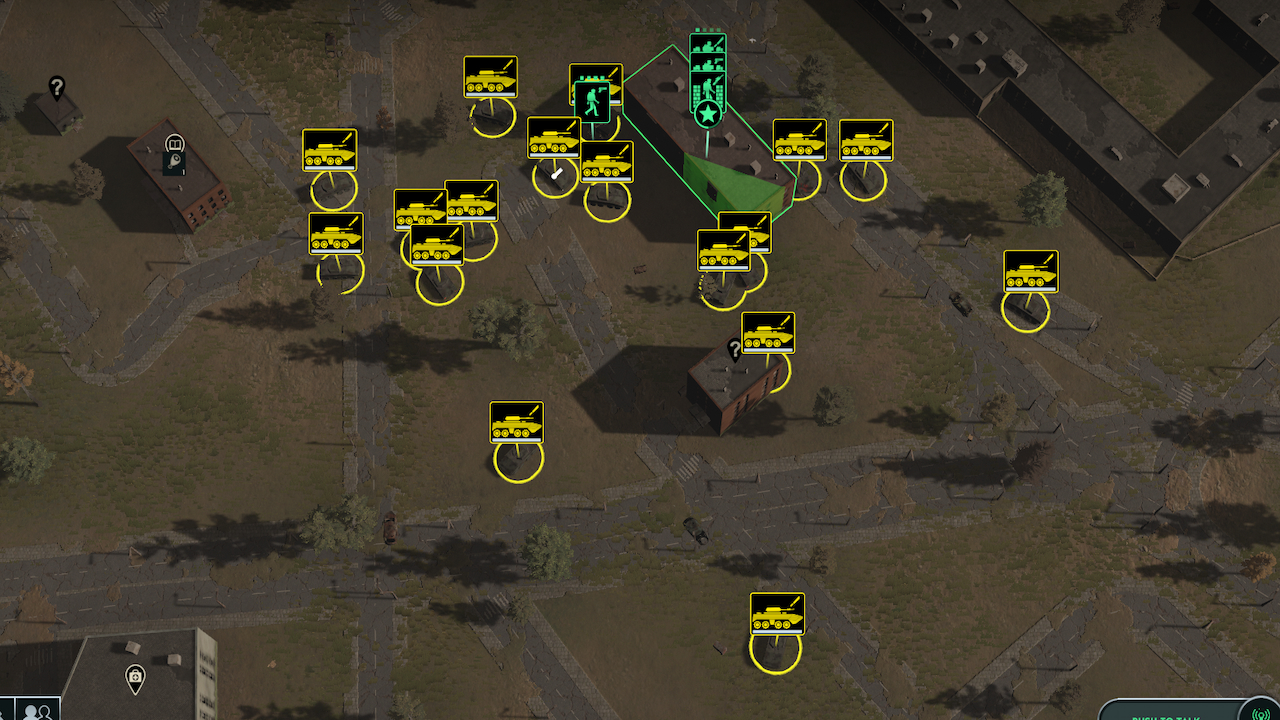Click the two-person squad icon in the bottom-left panel
This screenshot has width=1280, height=720.
[35, 712]
